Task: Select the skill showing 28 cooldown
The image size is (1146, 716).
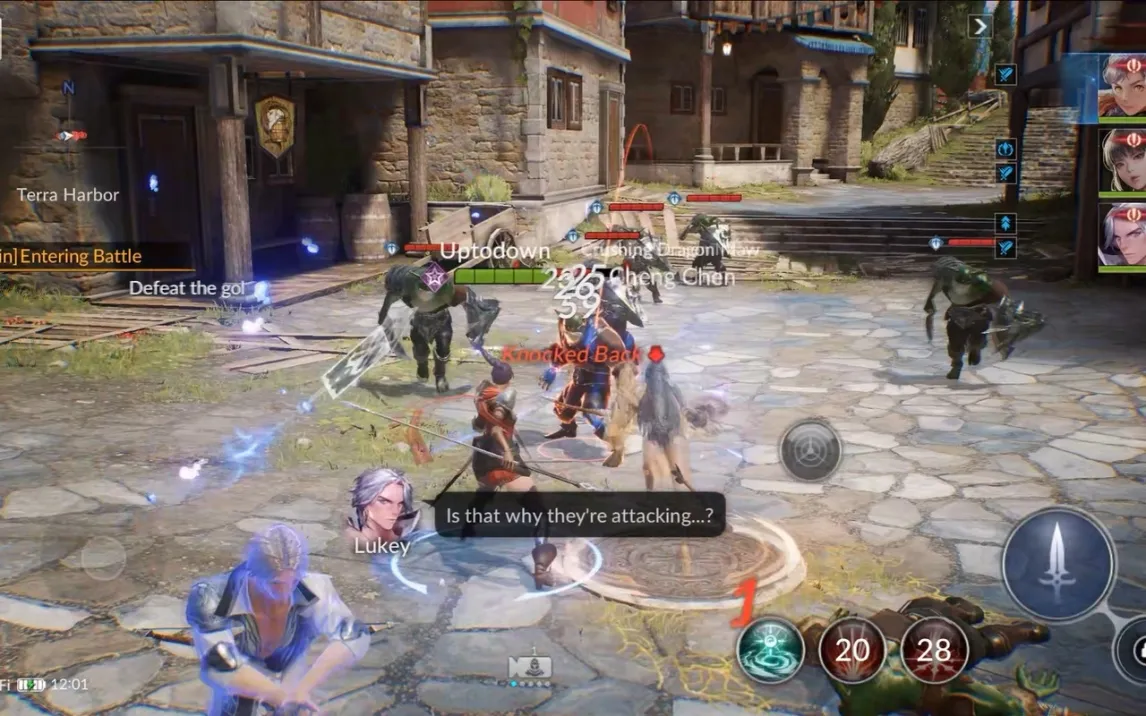Action: coord(934,650)
